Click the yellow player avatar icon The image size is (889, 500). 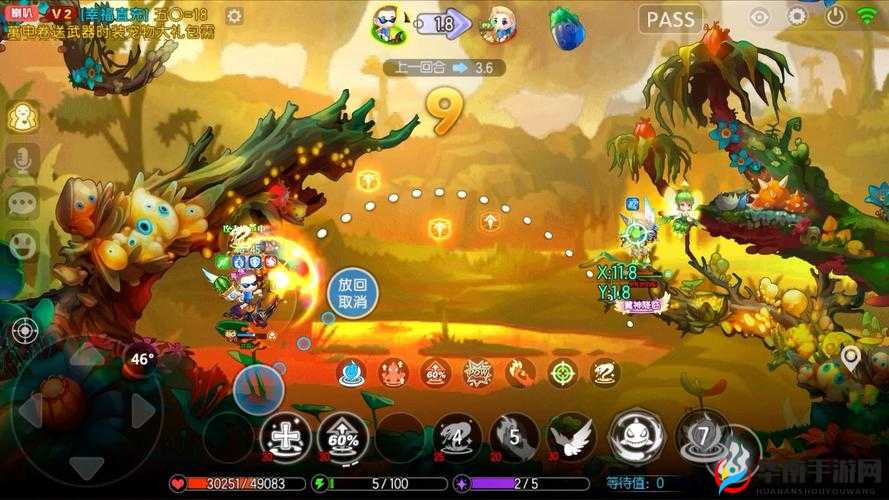[x=22, y=117]
